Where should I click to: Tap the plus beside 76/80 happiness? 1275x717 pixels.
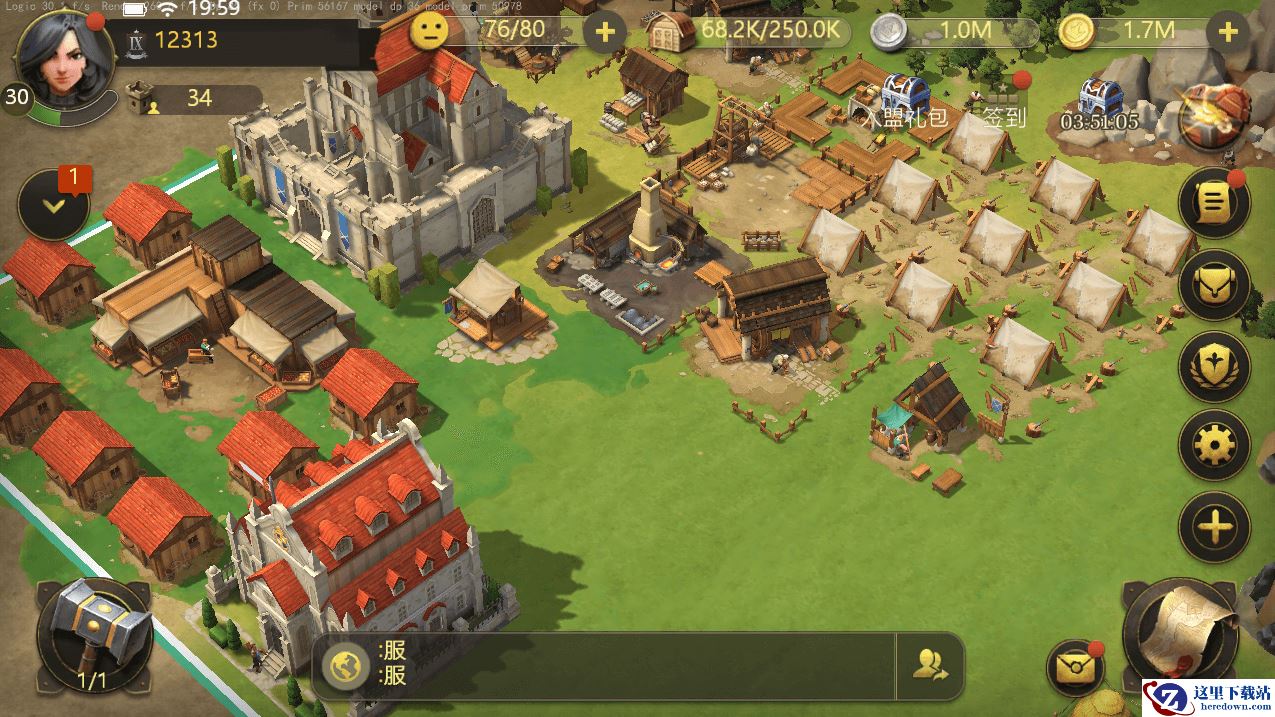pos(604,32)
